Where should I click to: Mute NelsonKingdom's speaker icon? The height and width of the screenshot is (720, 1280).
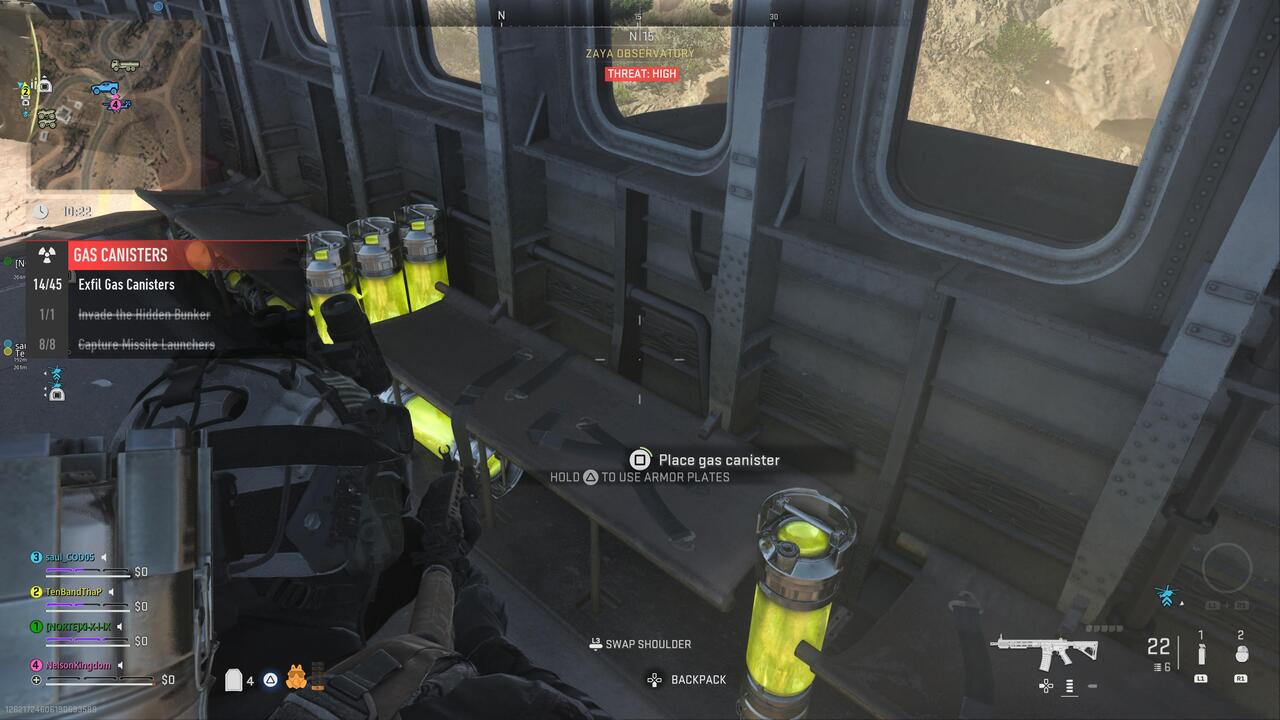coord(120,664)
